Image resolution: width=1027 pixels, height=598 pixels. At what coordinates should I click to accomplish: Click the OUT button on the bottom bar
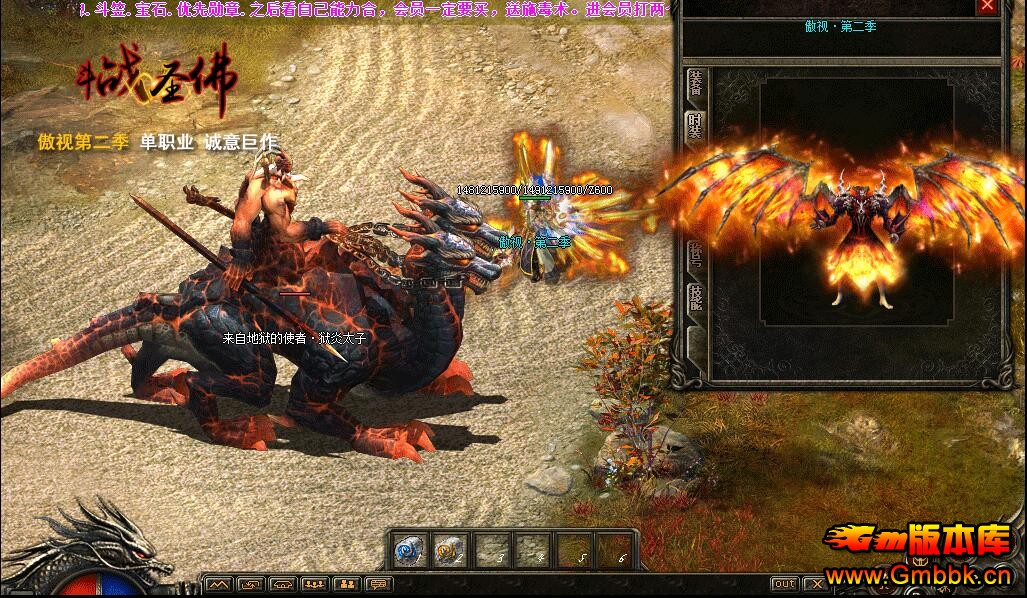click(785, 584)
